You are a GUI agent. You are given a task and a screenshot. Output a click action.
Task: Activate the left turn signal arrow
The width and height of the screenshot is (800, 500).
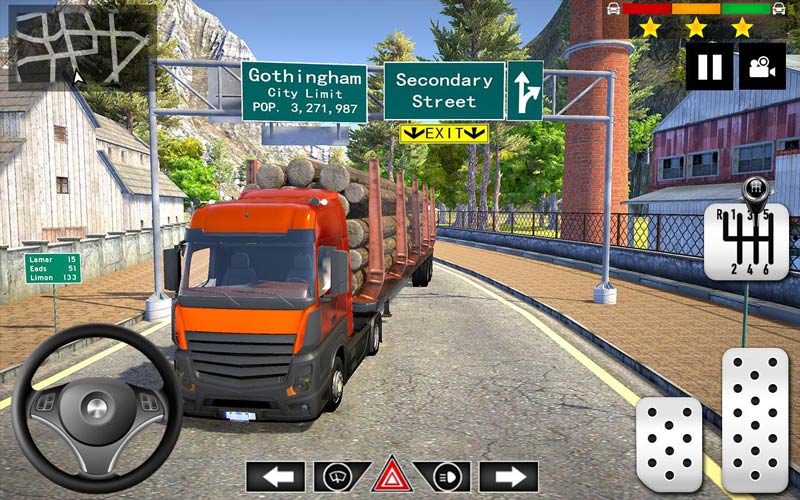tap(275, 476)
